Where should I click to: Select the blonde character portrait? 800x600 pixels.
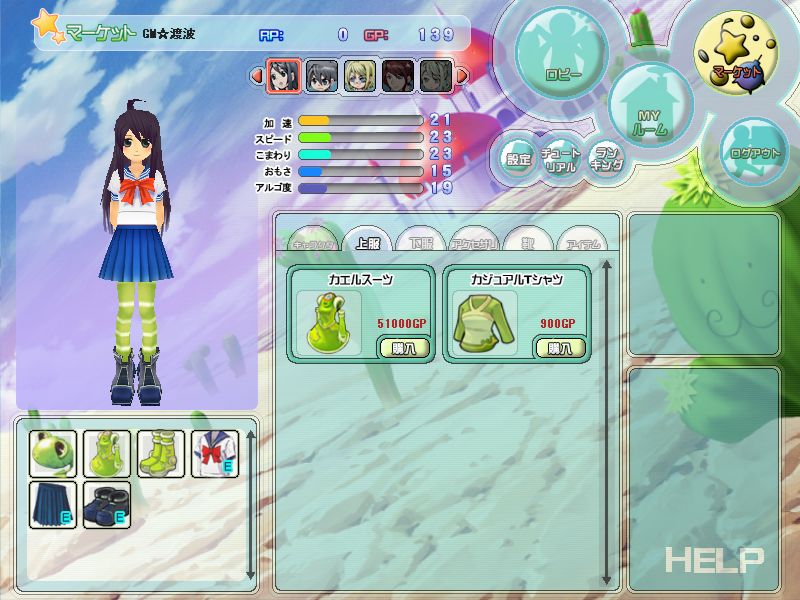coord(360,76)
